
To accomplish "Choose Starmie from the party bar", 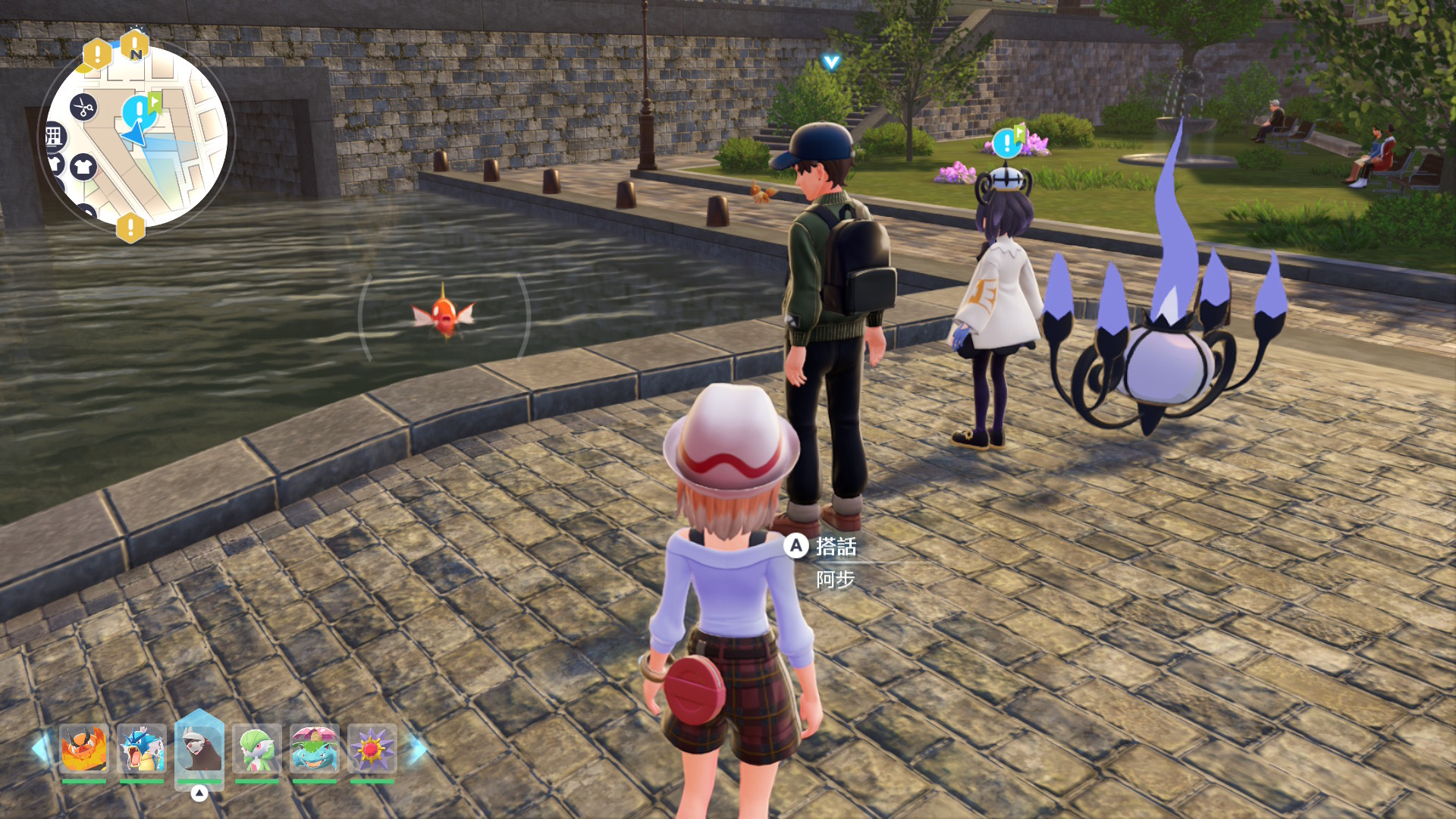I will coord(372,748).
